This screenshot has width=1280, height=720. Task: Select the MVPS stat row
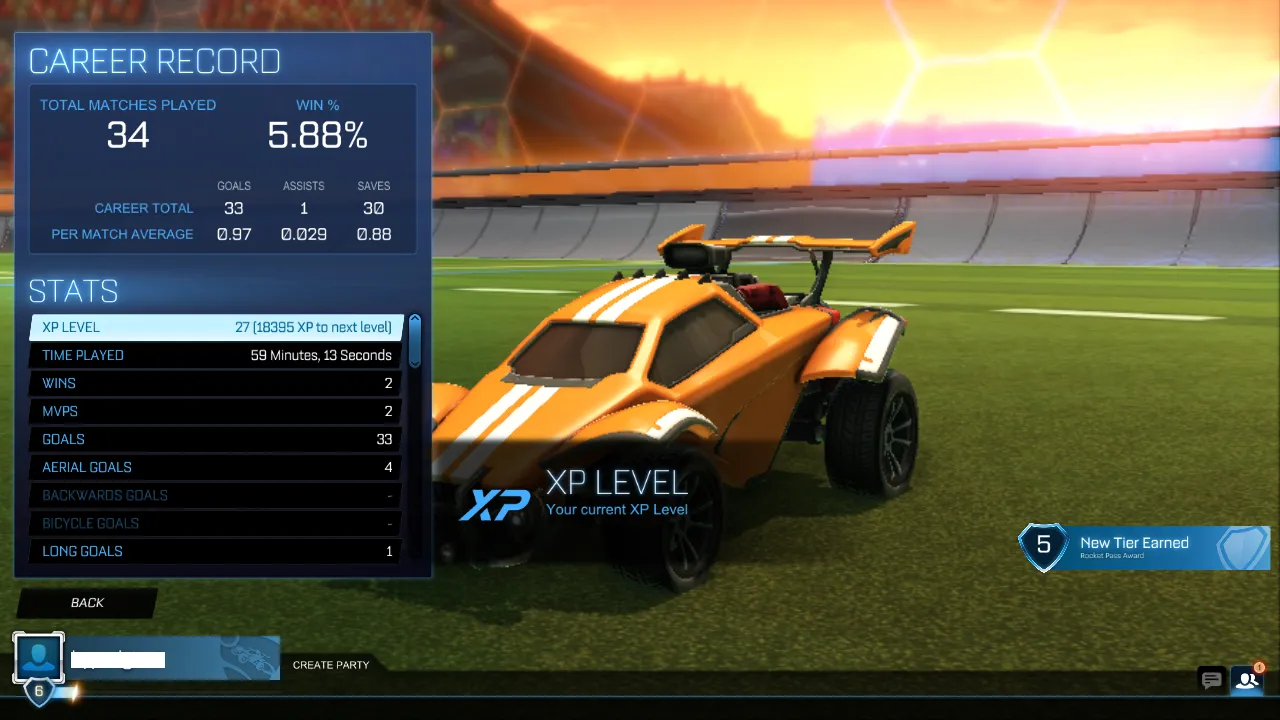(215, 411)
